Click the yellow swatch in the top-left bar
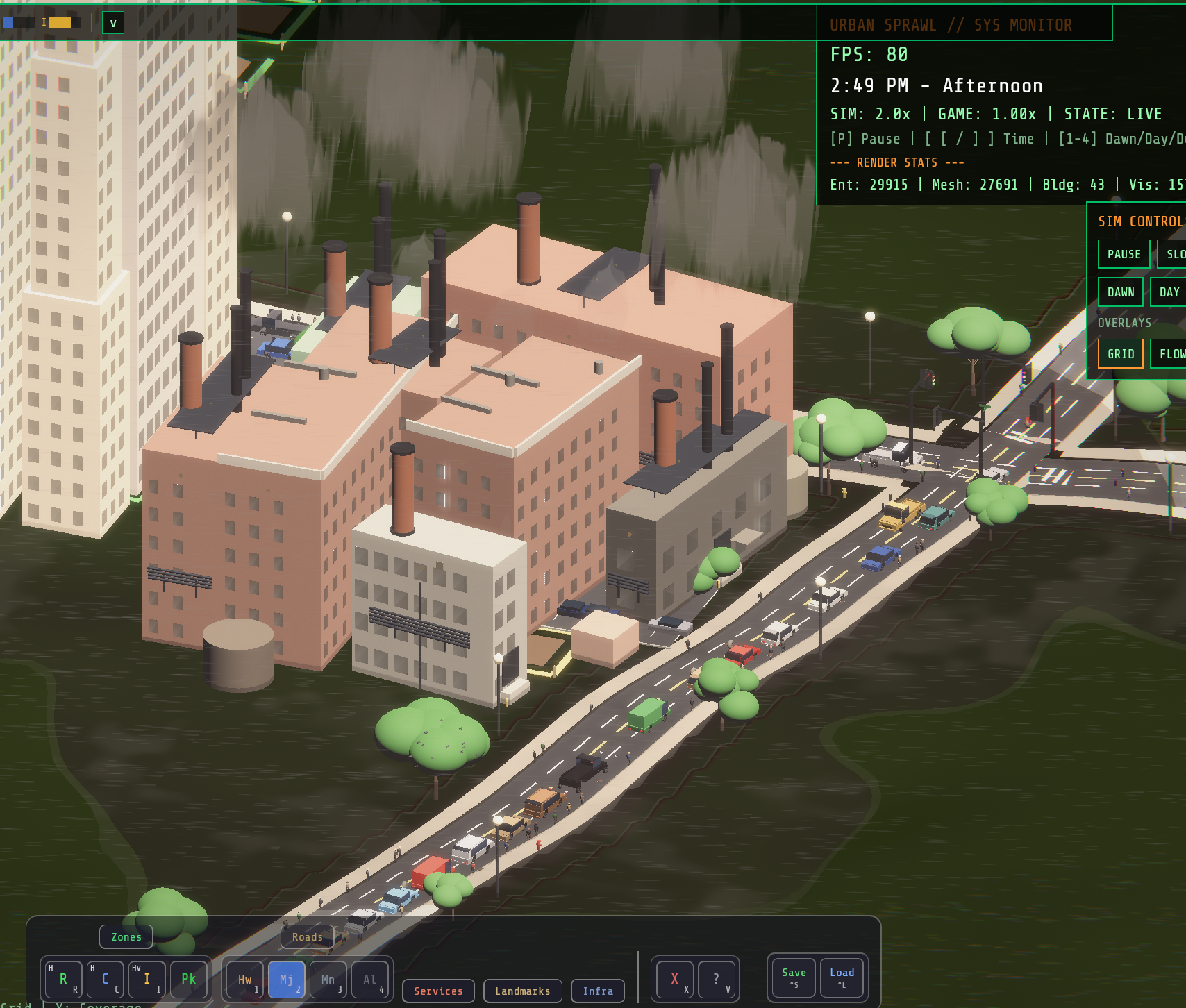1186x1008 pixels. (62, 23)
